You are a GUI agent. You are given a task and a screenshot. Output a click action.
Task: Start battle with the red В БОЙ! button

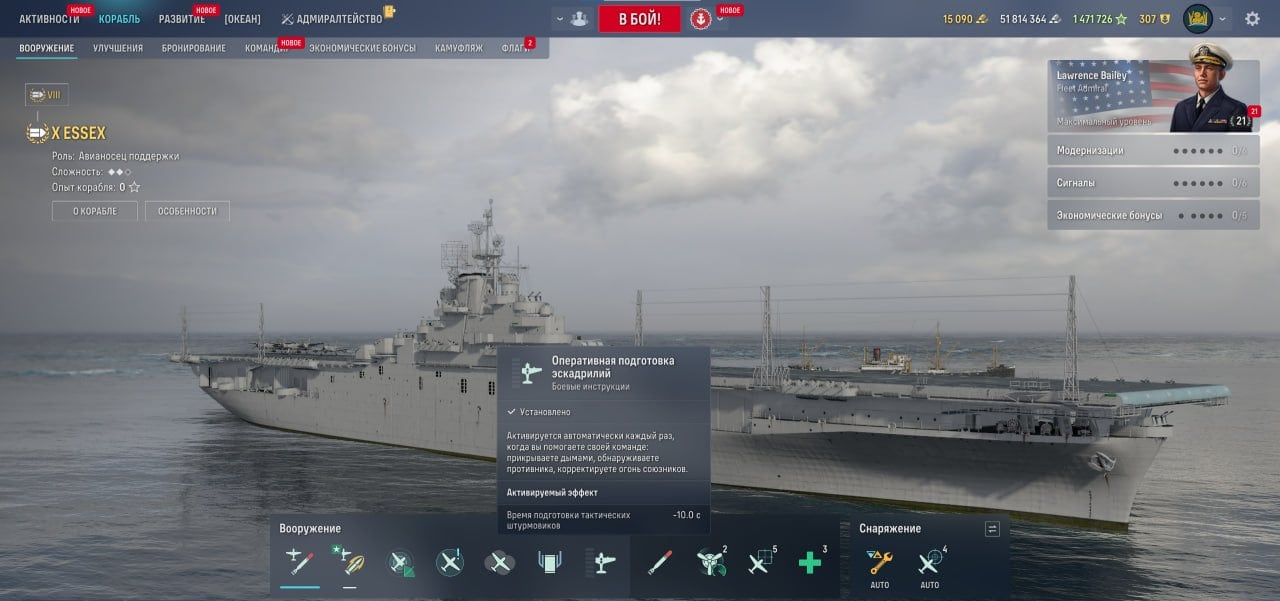(x=639, y=19)
